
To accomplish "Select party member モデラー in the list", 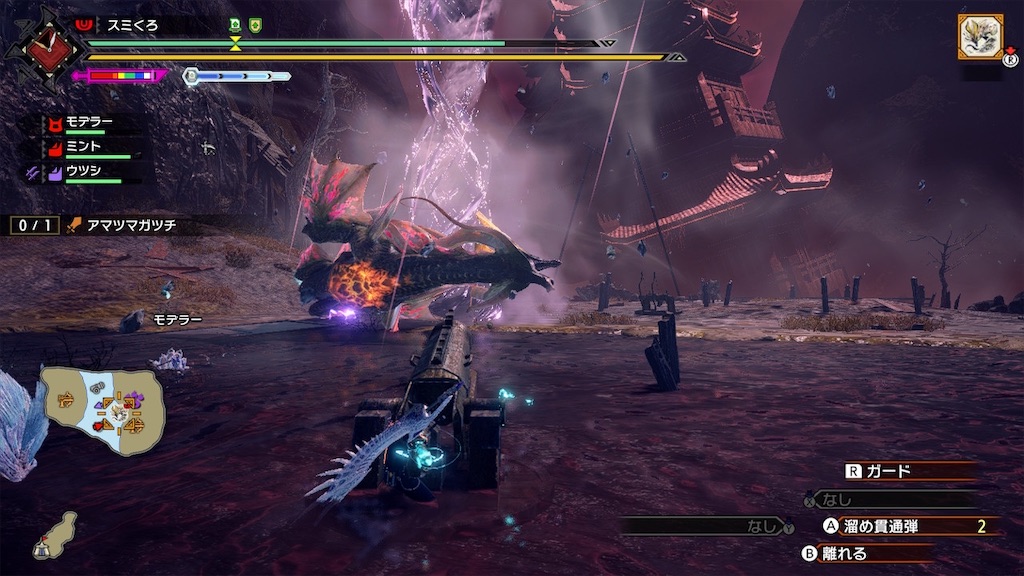I will (x=89, y=123).
